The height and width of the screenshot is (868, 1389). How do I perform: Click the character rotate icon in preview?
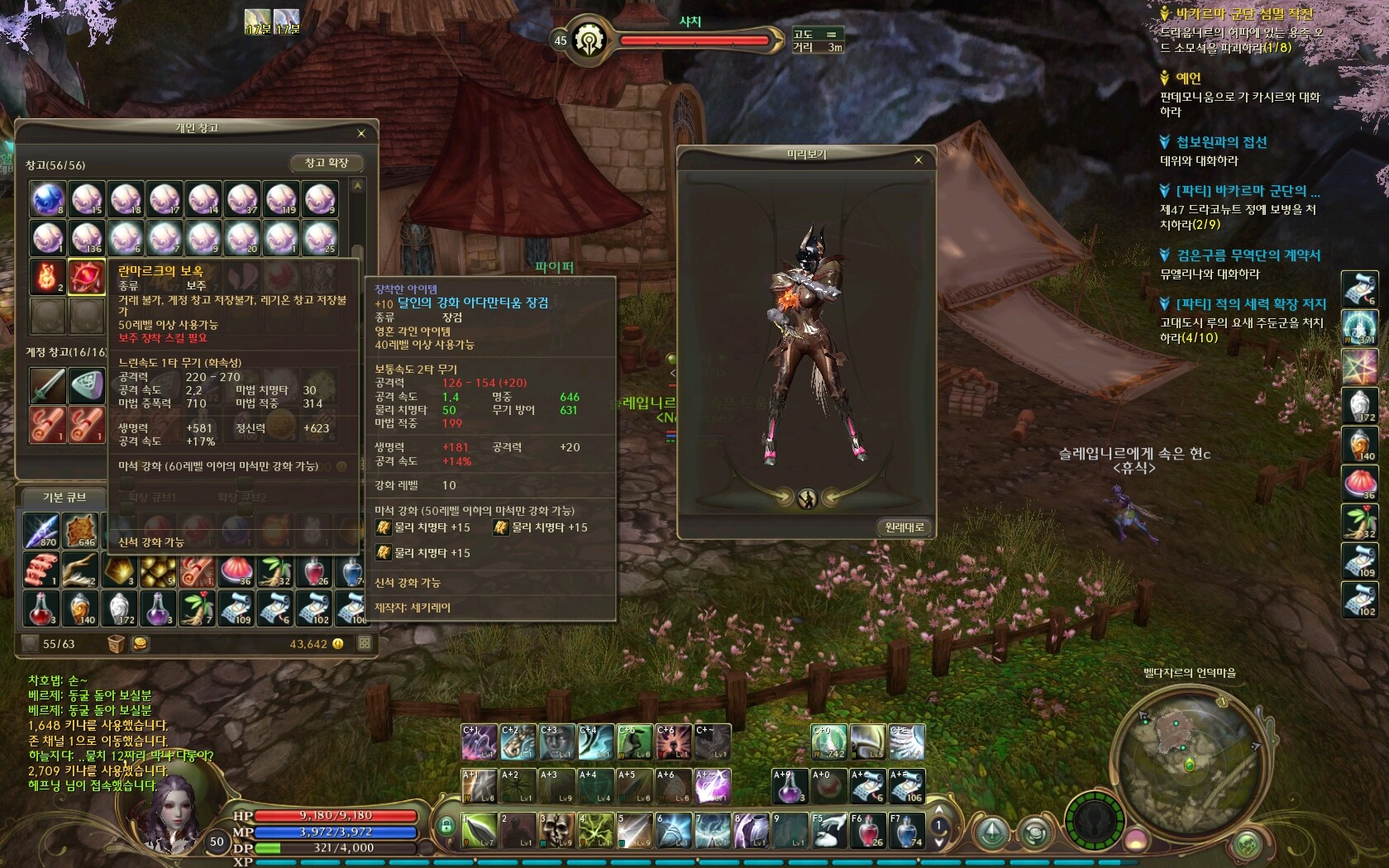[807, 498]
